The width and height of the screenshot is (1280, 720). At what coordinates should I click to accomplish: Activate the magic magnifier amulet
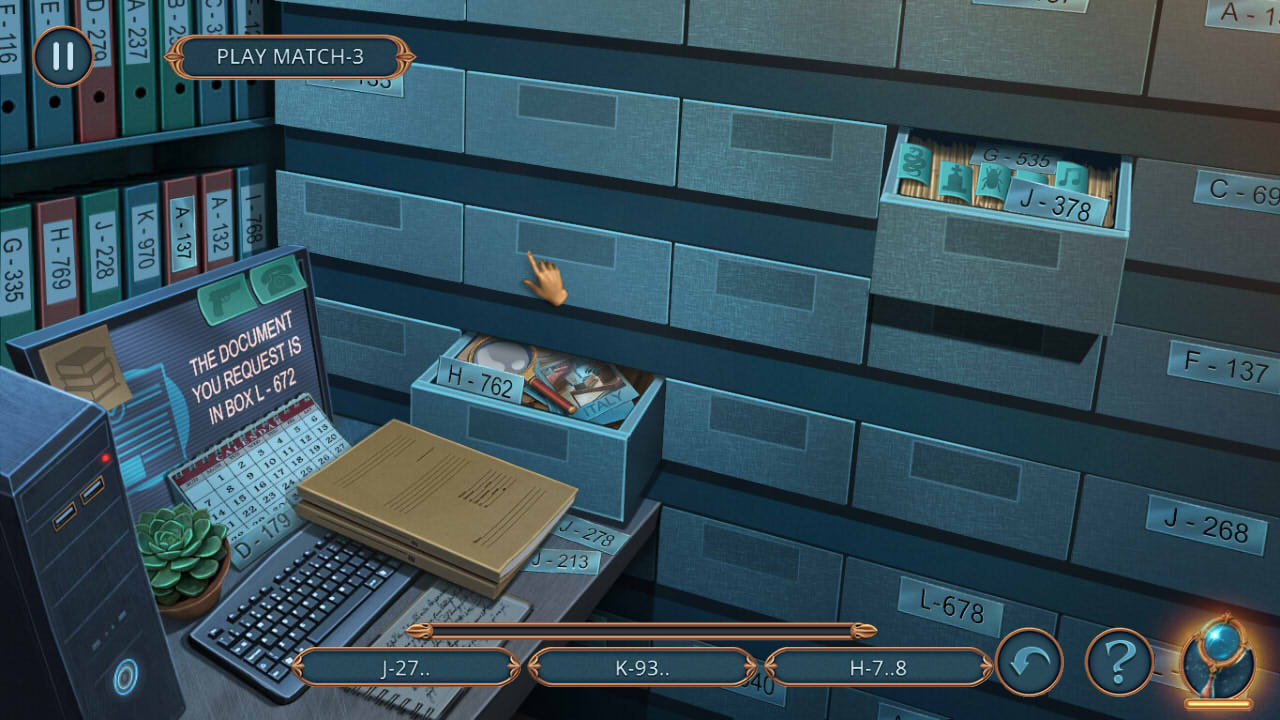click(x=1216, y=660)
